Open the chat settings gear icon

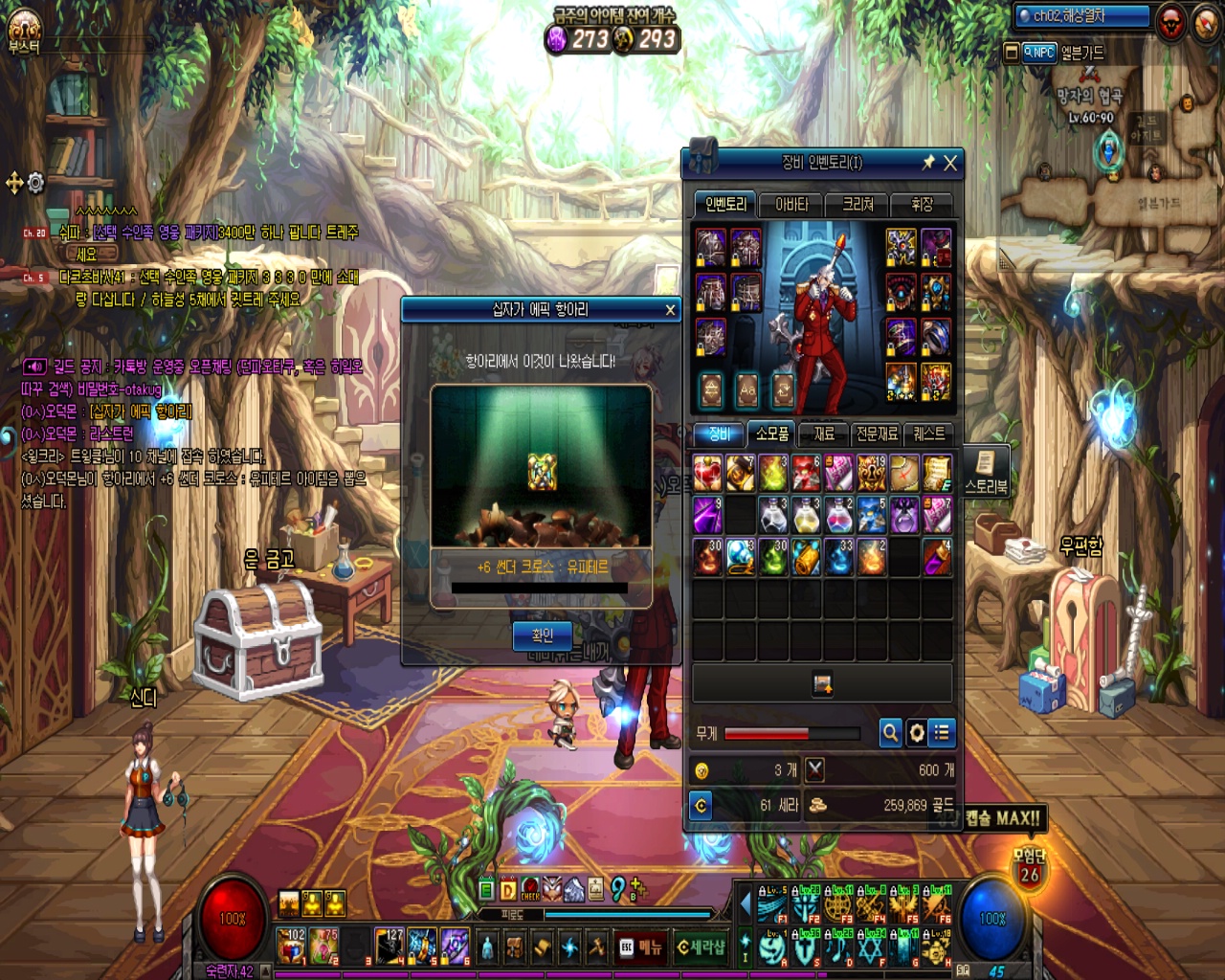click(35, 183)
